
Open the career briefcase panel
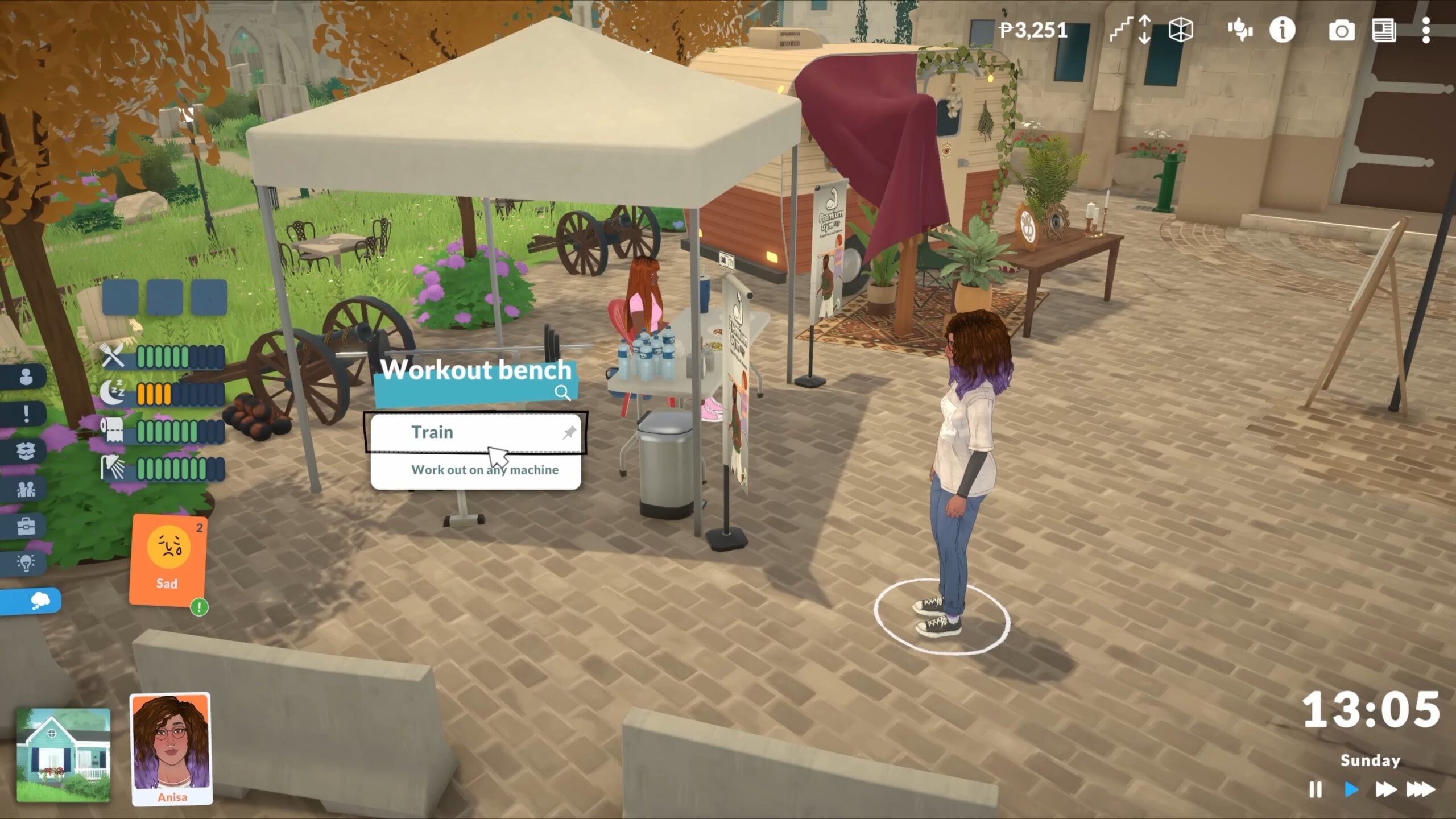tap(26, 526)
